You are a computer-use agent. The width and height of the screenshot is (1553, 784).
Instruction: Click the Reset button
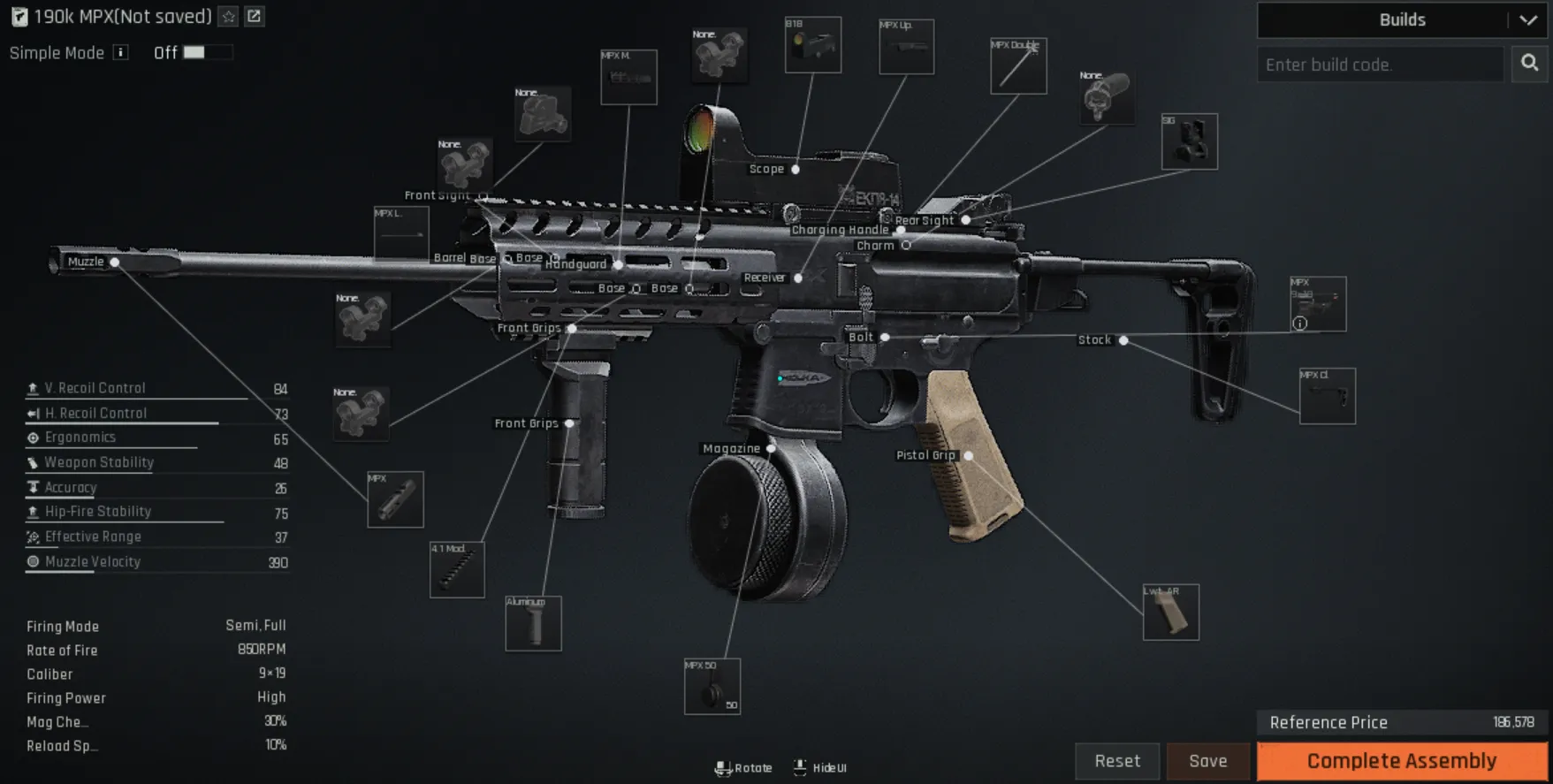pyautogui.click(x=1116, y=760)
